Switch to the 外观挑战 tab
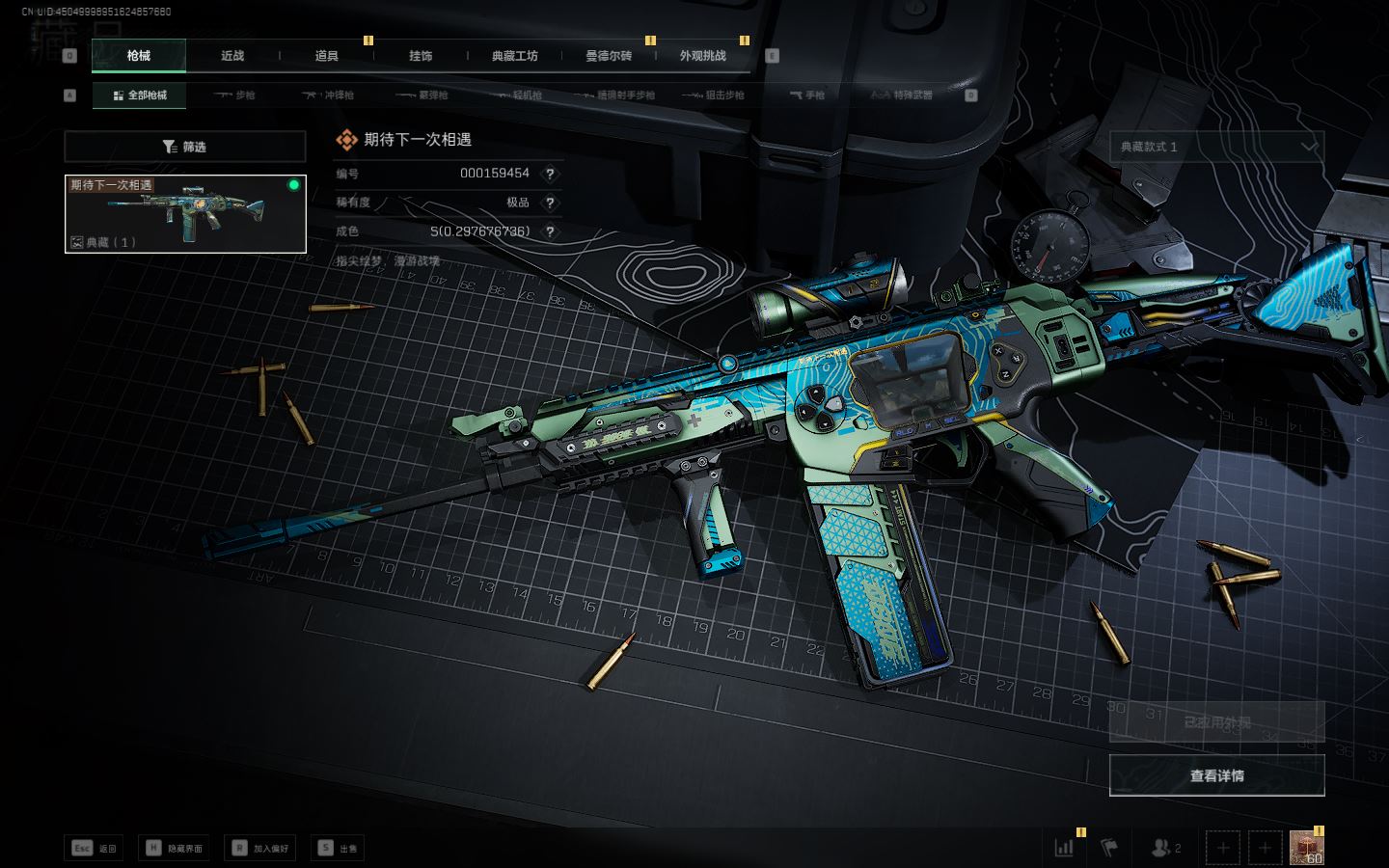Screen dimensions: 1389x868 703,56
